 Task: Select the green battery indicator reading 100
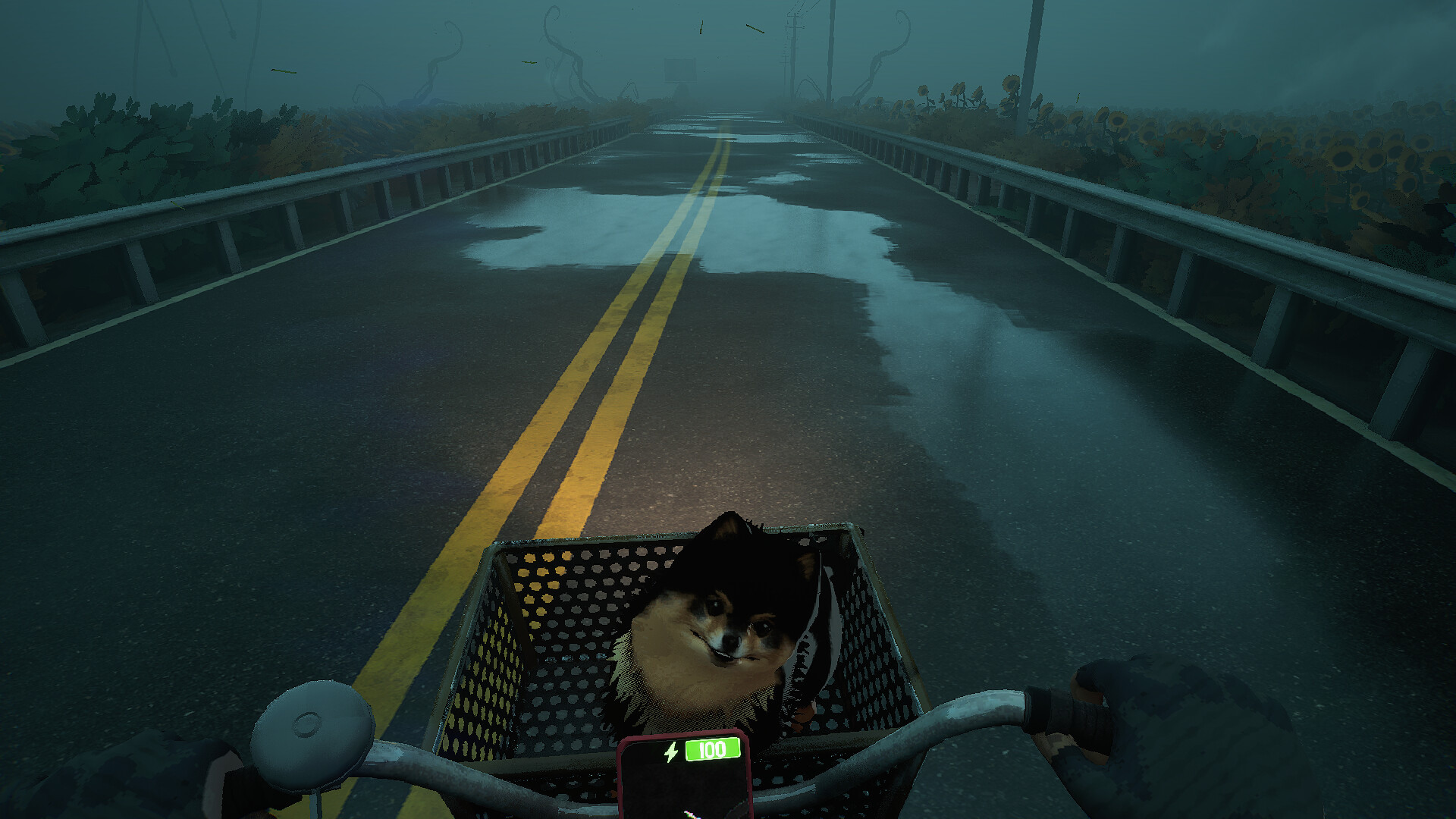714,750
